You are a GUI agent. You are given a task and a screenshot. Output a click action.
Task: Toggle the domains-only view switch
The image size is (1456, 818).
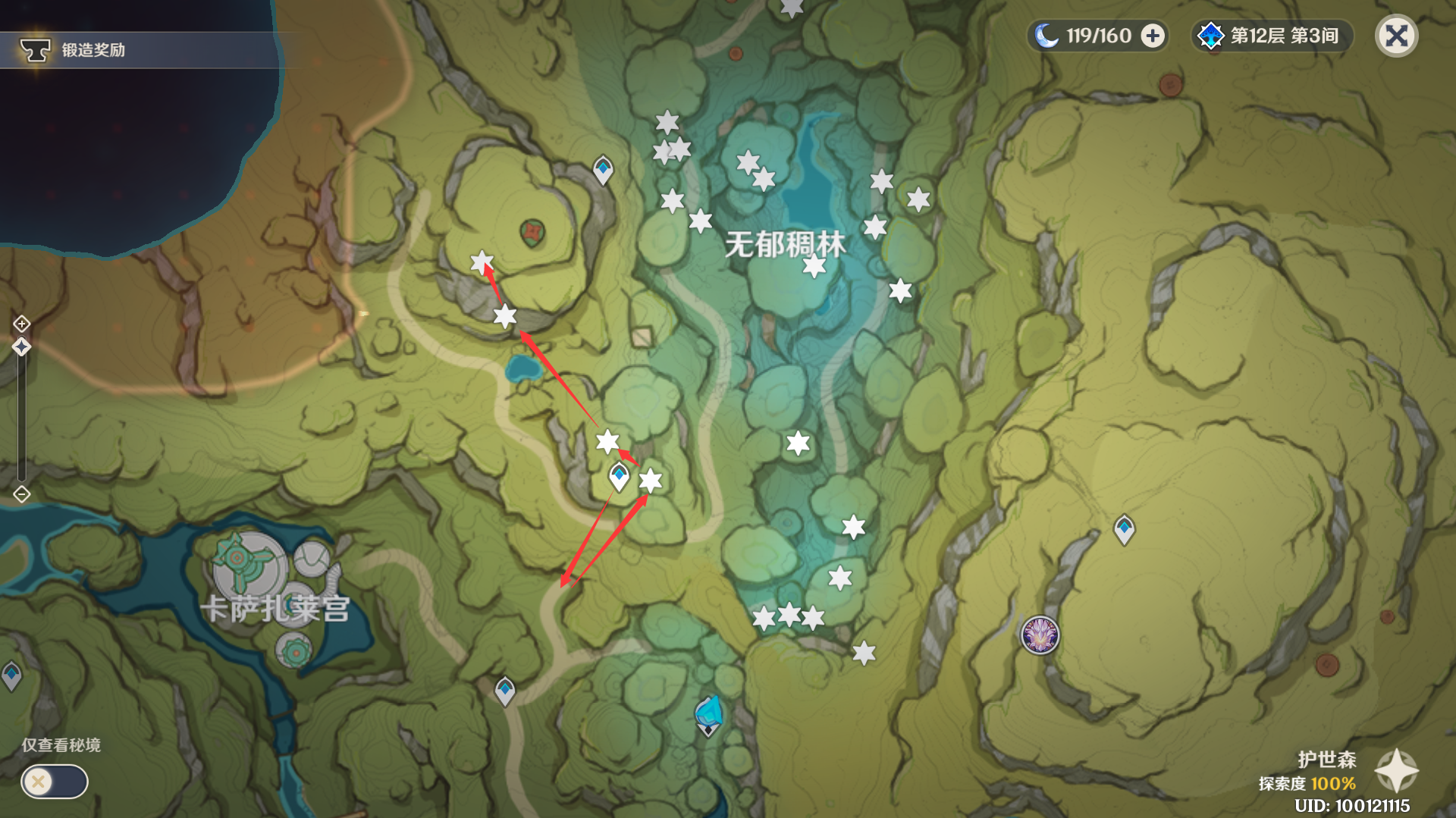click(x=54, y=782)
